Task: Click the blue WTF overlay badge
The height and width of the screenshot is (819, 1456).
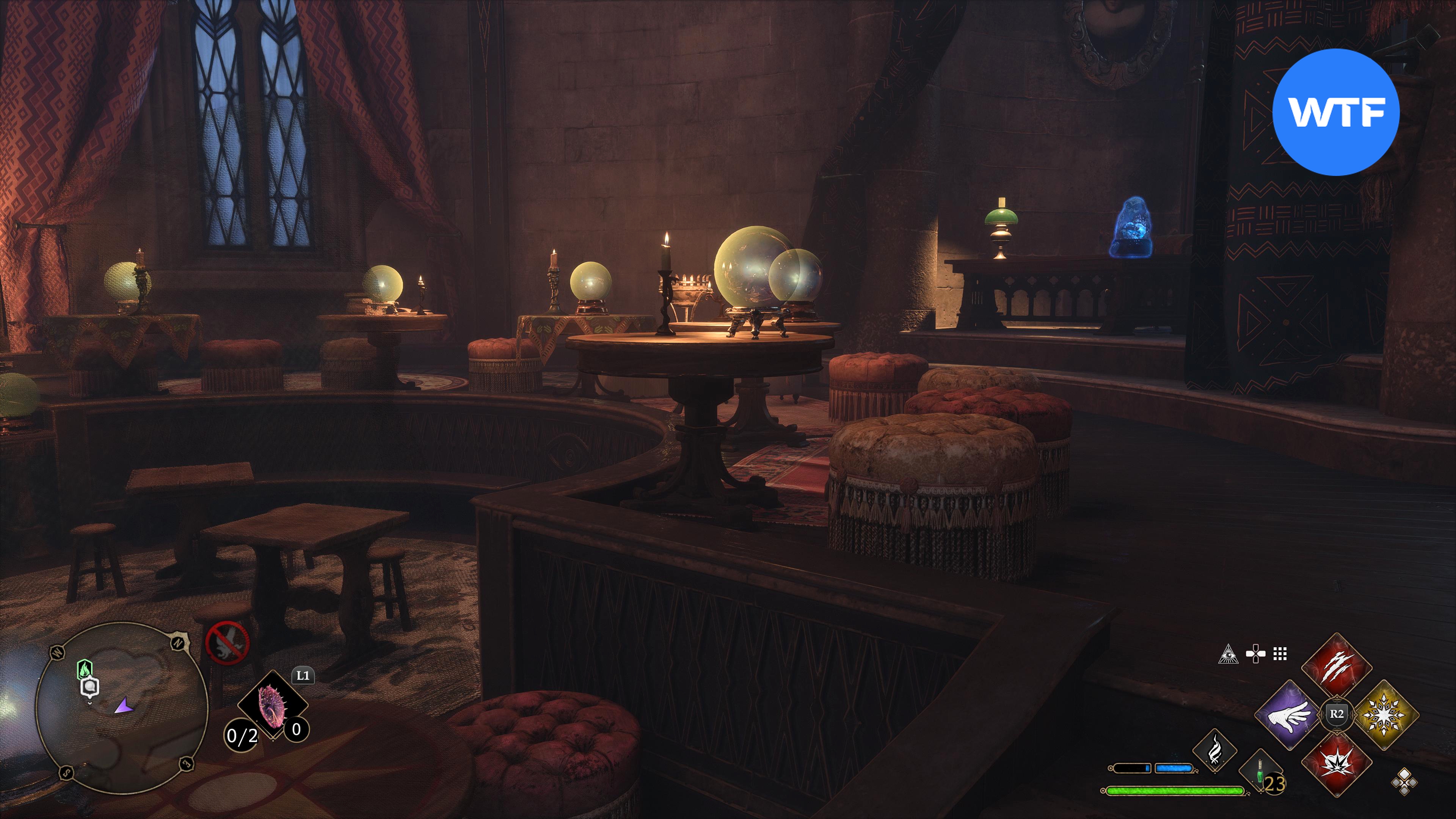Action: coord(1335,112)
